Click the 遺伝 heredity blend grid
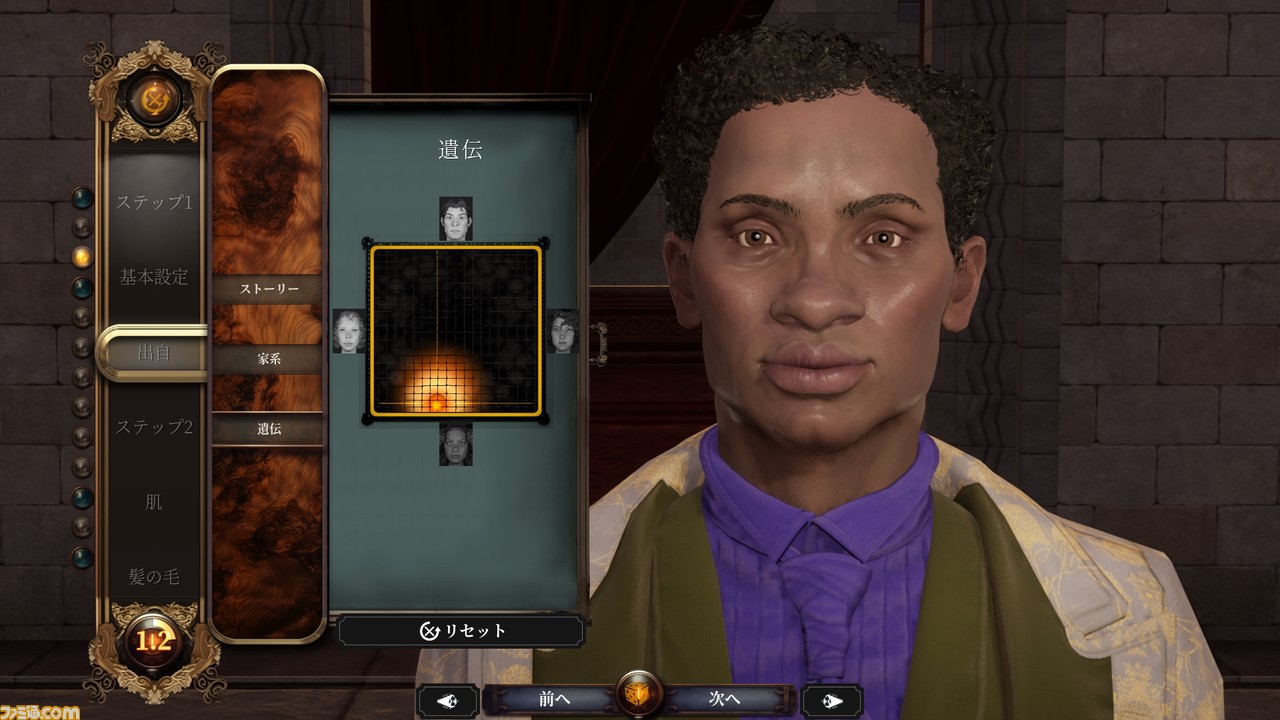 (x=456, y=330)
